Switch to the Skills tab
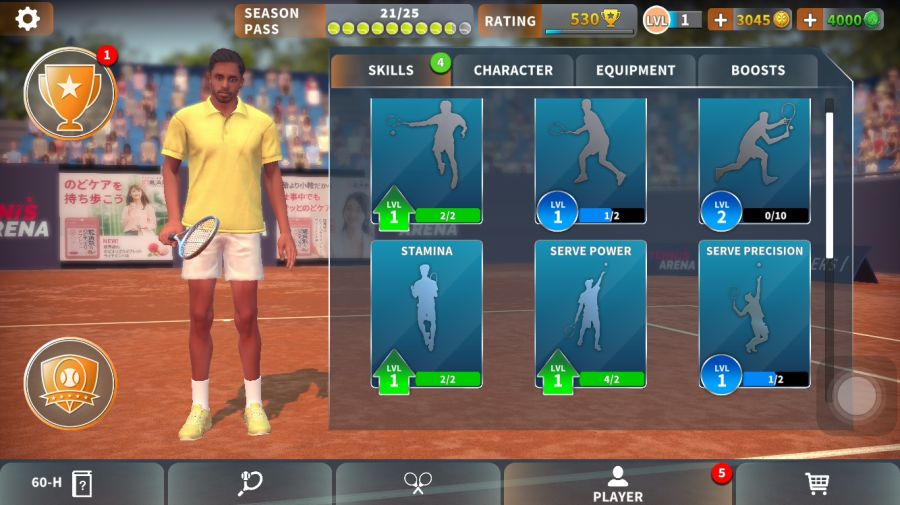Viewport: 900px width, 505px height. [x=390, y=70]
